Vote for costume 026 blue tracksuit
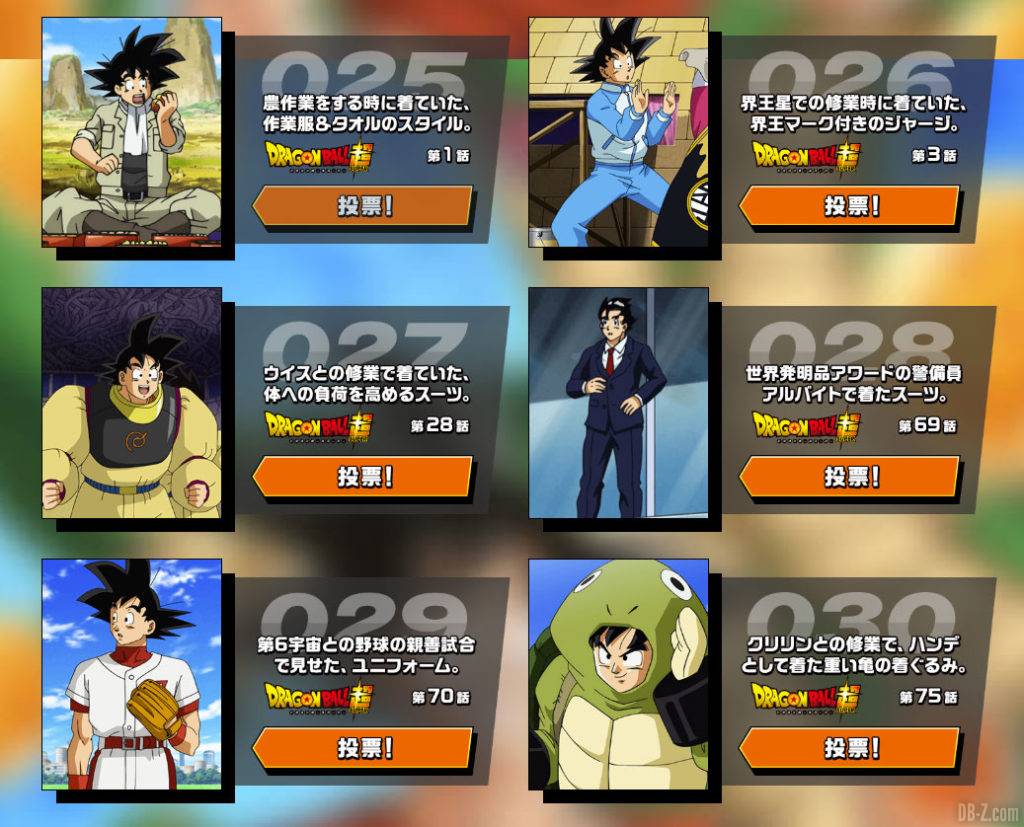1024x827 pixels. coord(849,206)
